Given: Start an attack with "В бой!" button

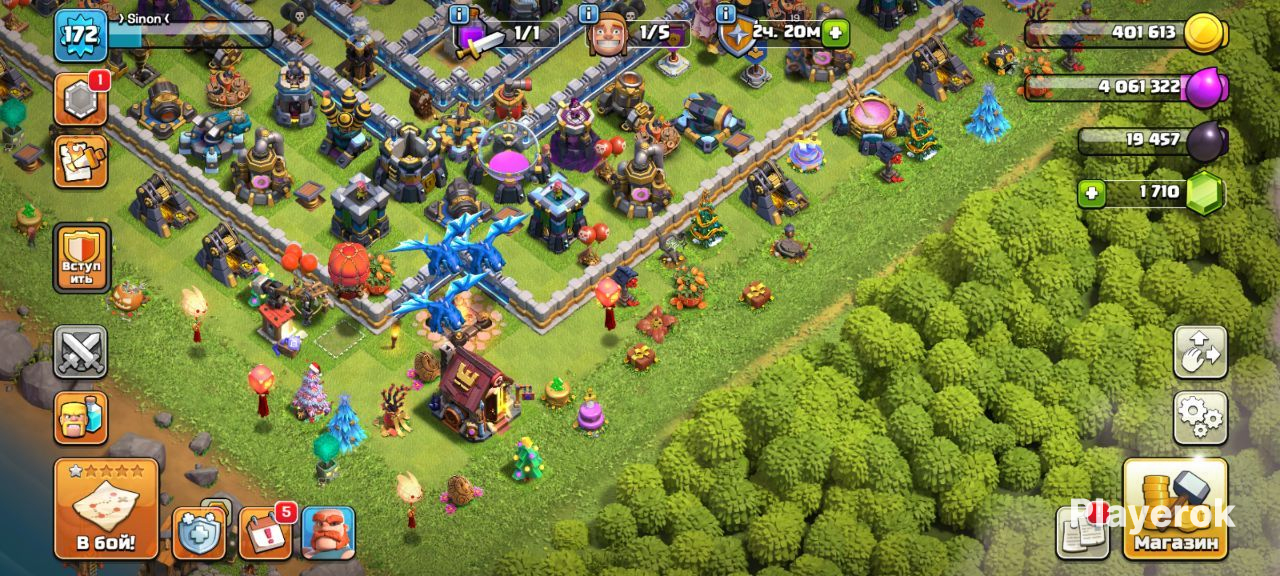Looking at the screenshot, I should pos(106,509).
